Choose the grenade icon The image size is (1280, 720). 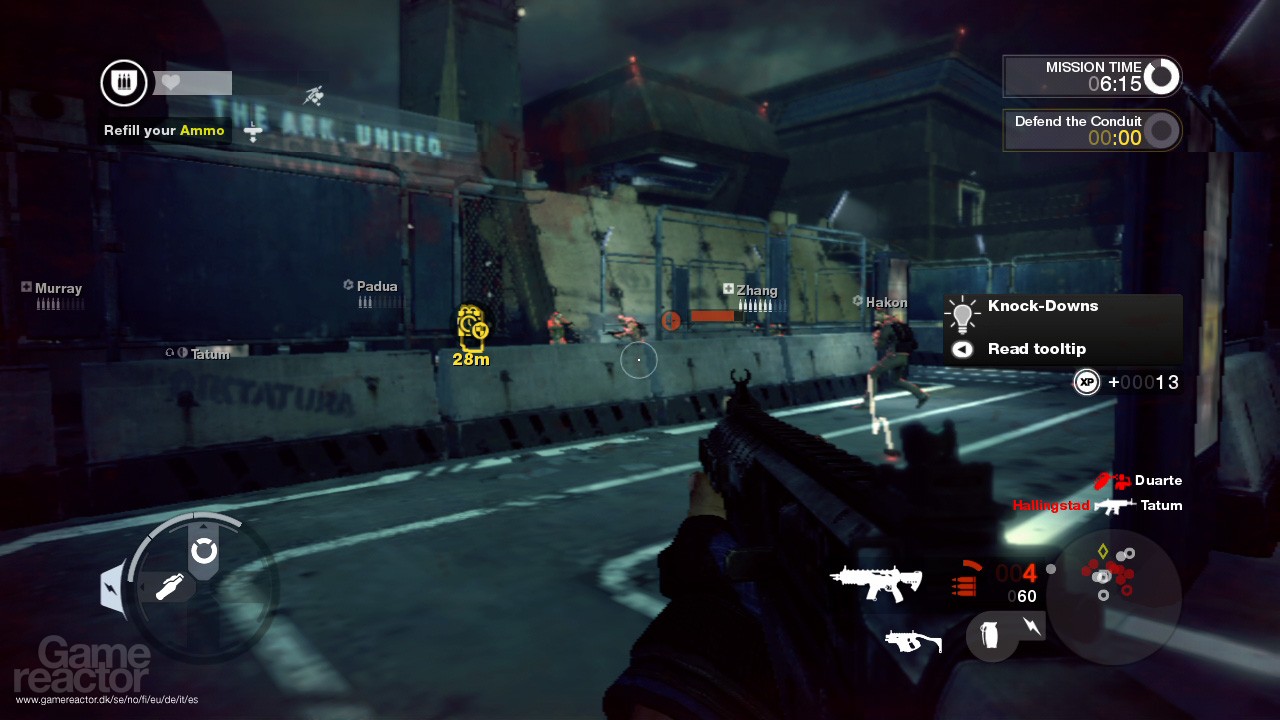point(990,635)
